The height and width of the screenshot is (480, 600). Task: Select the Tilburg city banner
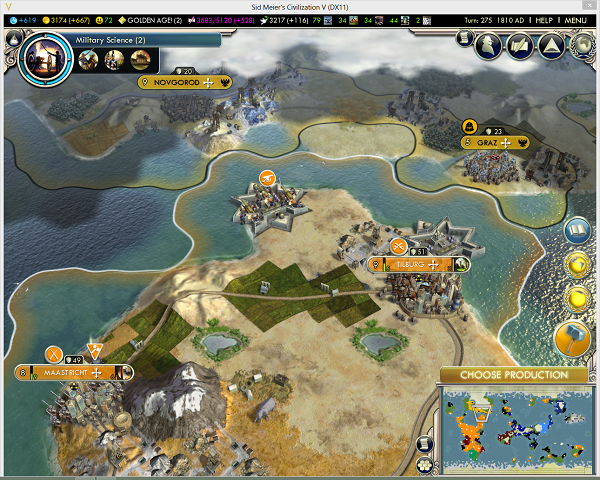[x=414, y=264]
